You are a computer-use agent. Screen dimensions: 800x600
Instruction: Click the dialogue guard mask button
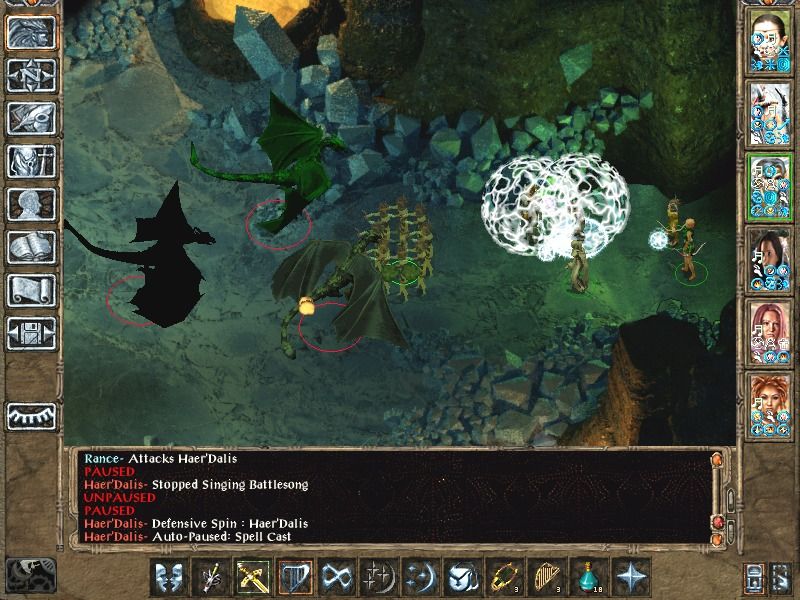pos(168,578)
